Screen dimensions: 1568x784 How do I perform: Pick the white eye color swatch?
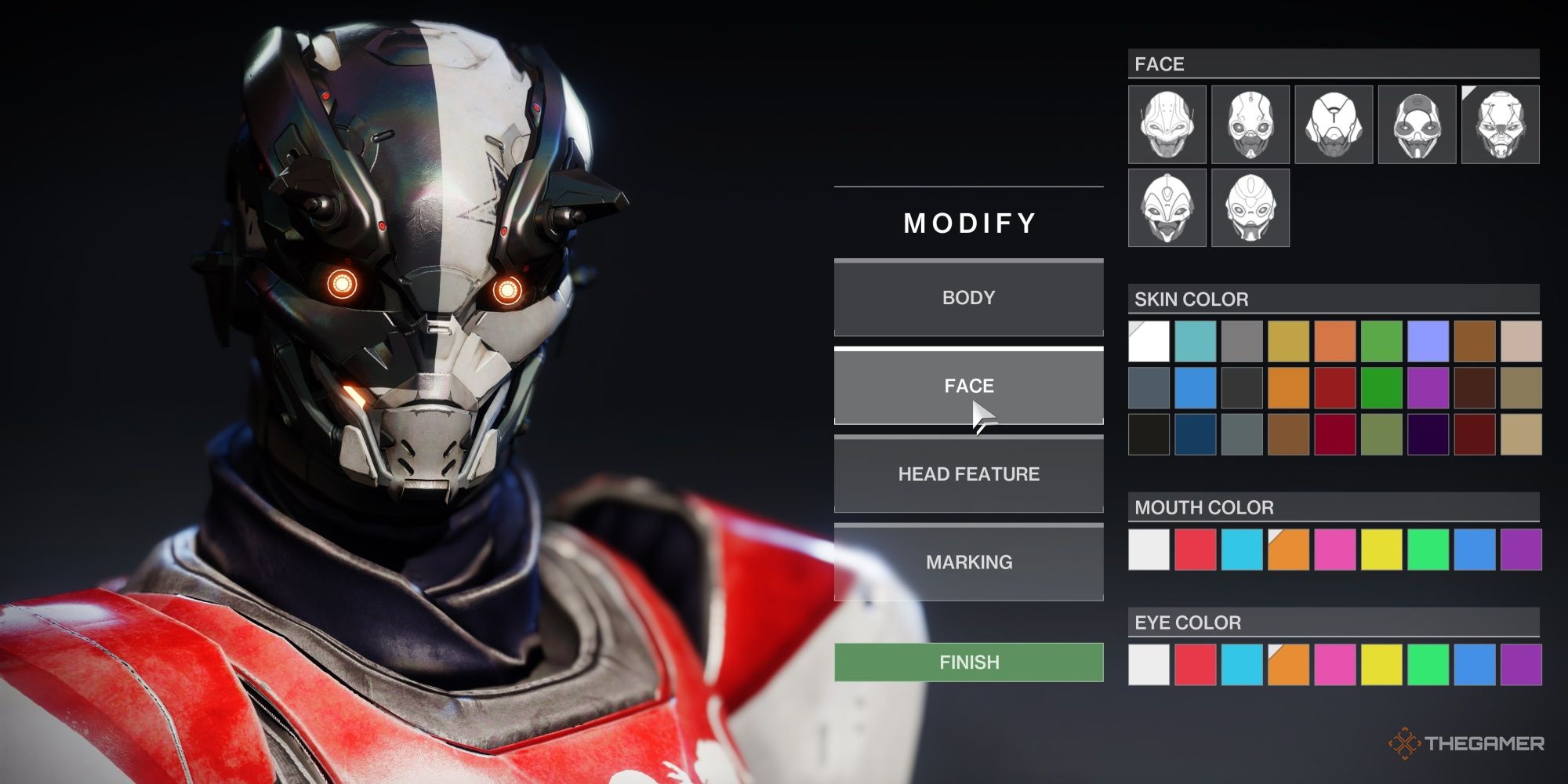coord(1149,665)
